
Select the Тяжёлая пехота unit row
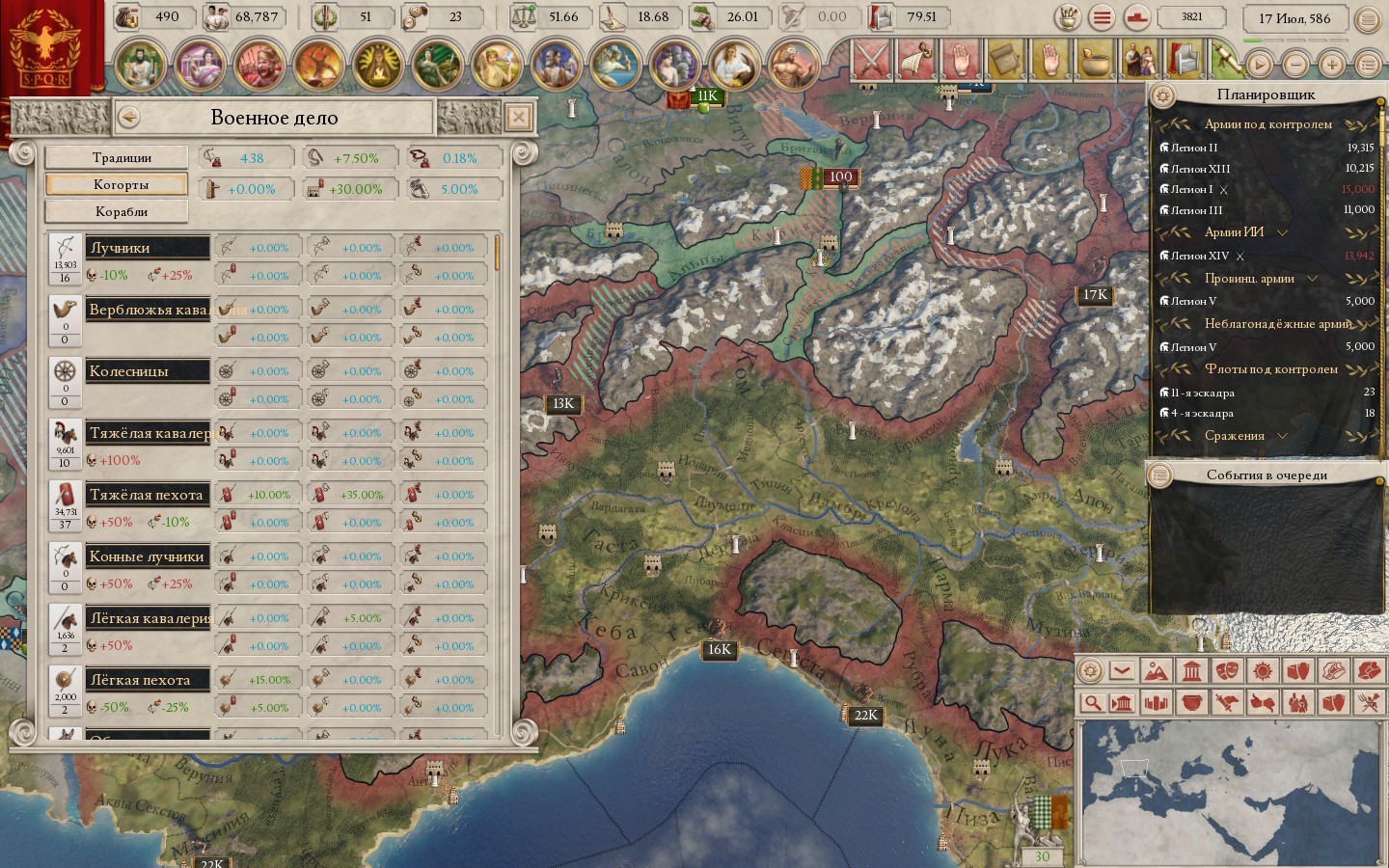[x=147, y=495]
